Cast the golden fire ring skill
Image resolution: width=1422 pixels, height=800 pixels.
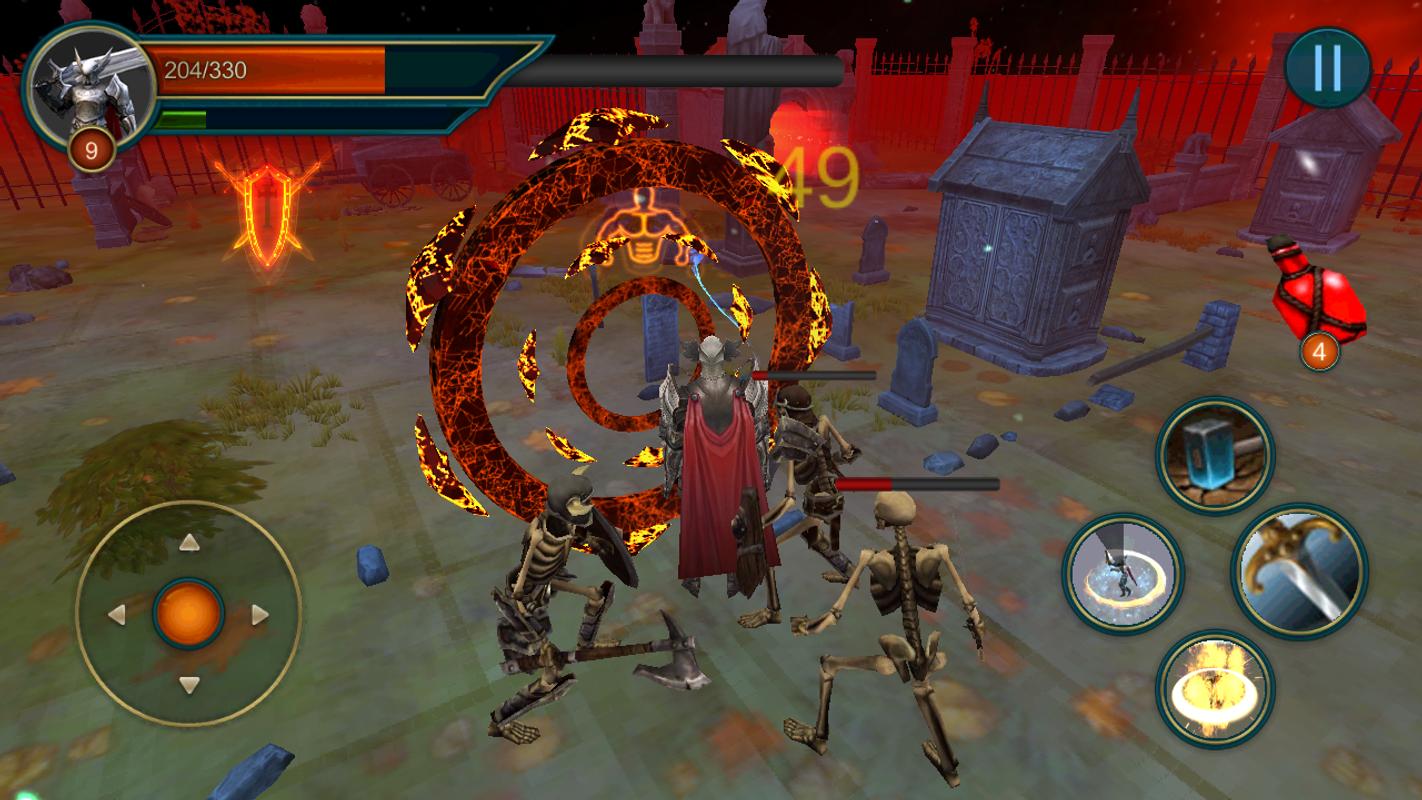[1214, 688]
